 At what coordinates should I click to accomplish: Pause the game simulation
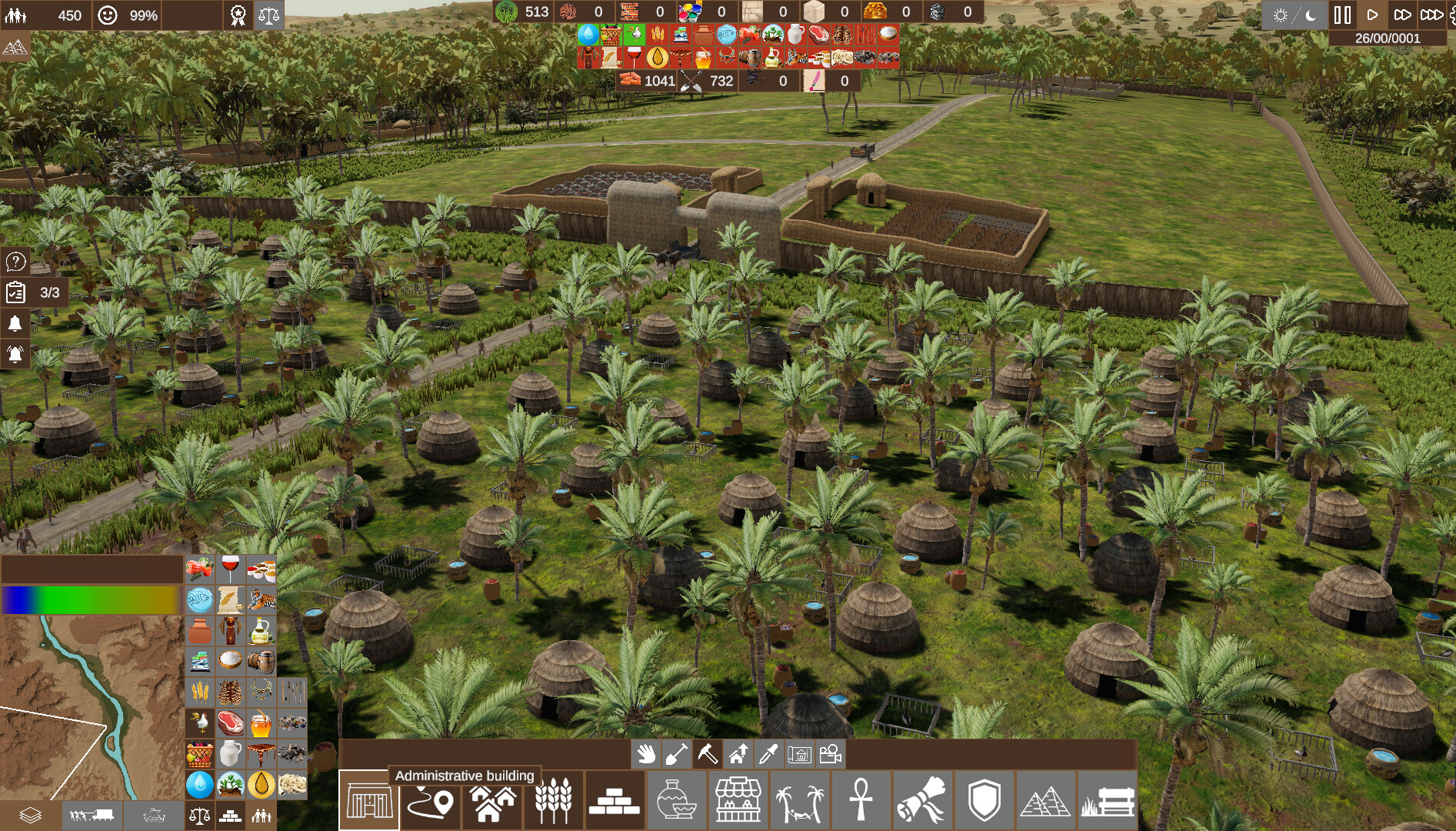[1342, 13]
